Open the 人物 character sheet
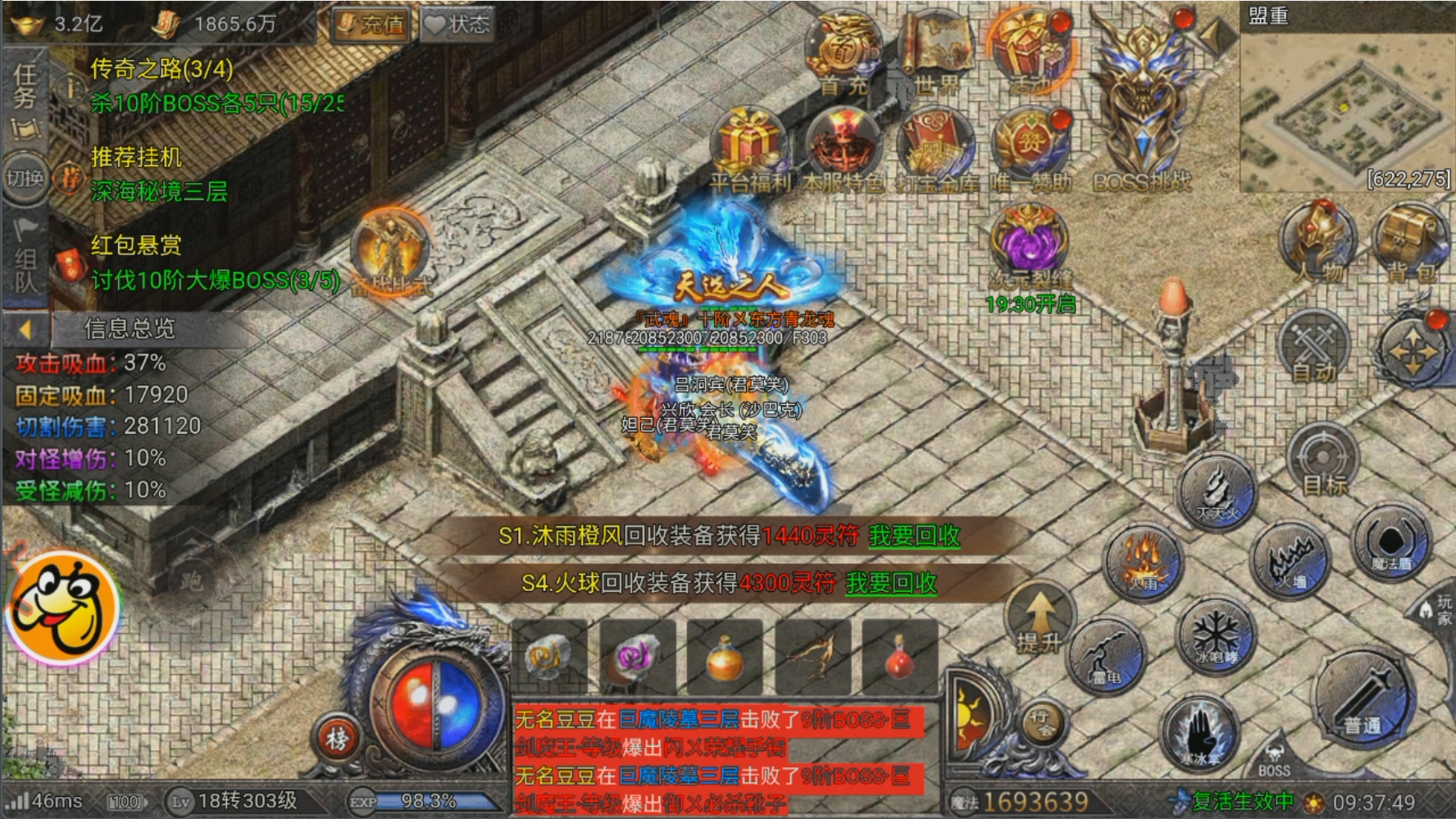Screen dimensions: 1456x819 [x=1320, y=243]
